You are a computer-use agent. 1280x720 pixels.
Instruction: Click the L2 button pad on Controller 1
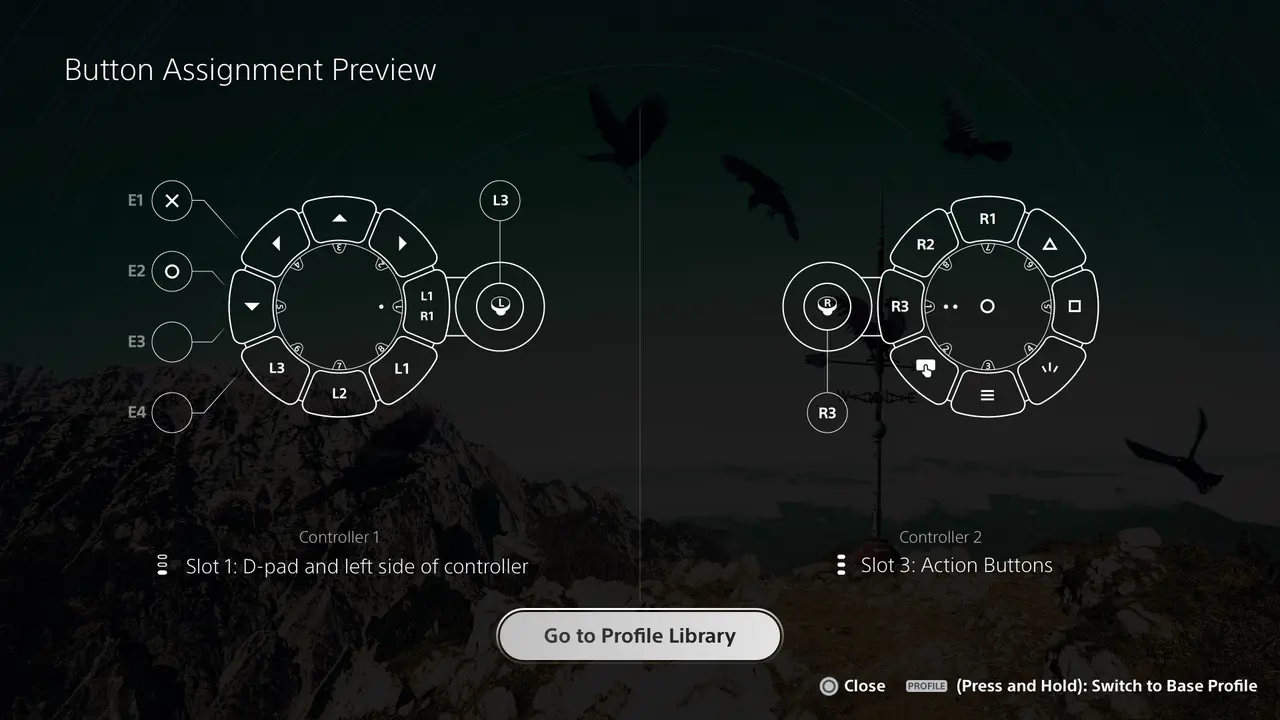point(339,392)
